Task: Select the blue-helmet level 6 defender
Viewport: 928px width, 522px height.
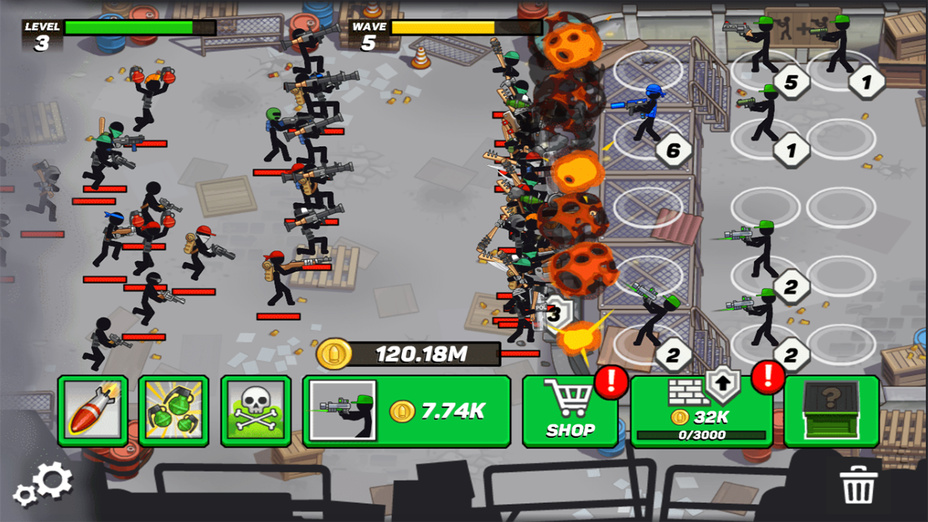Action: point(648,115)
